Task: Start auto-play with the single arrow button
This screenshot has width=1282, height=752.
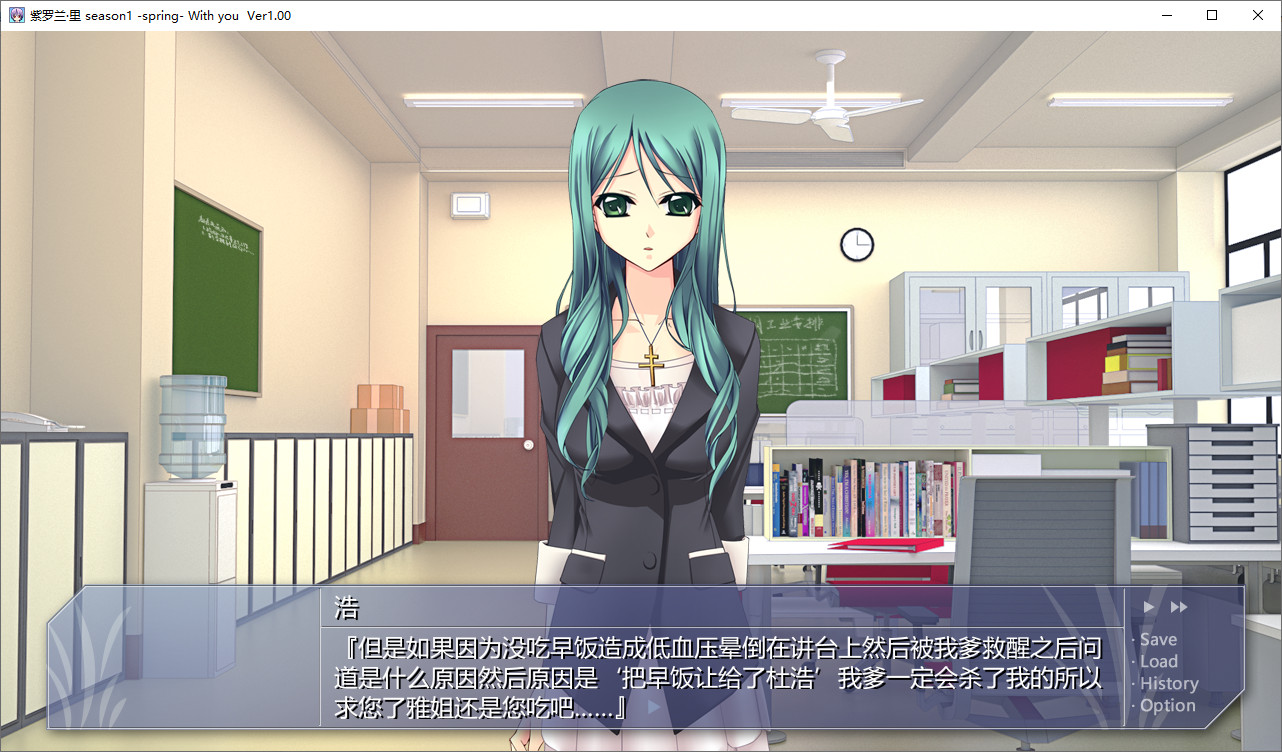Action: click(x=1149, y=607)
